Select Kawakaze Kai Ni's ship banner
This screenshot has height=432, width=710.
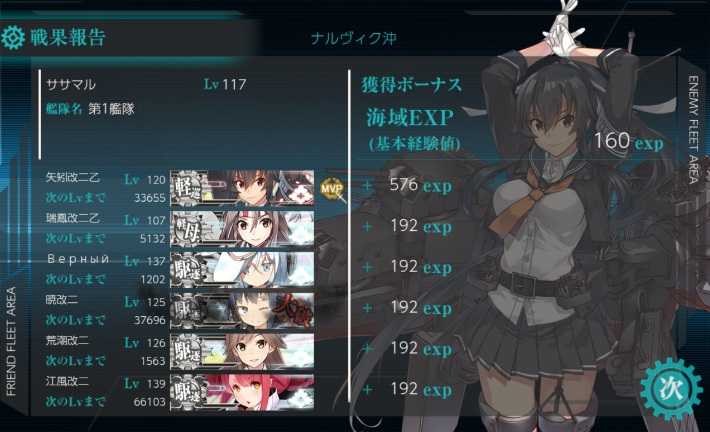click(x=242, y=391)
